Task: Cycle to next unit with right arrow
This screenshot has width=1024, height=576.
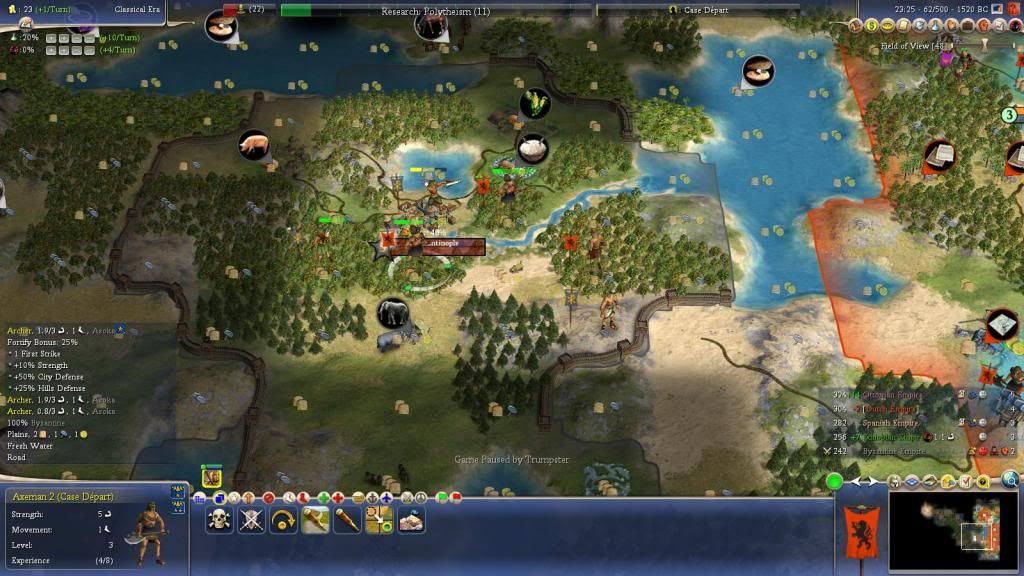Action: pyautogui.click(x=872, y=482)
